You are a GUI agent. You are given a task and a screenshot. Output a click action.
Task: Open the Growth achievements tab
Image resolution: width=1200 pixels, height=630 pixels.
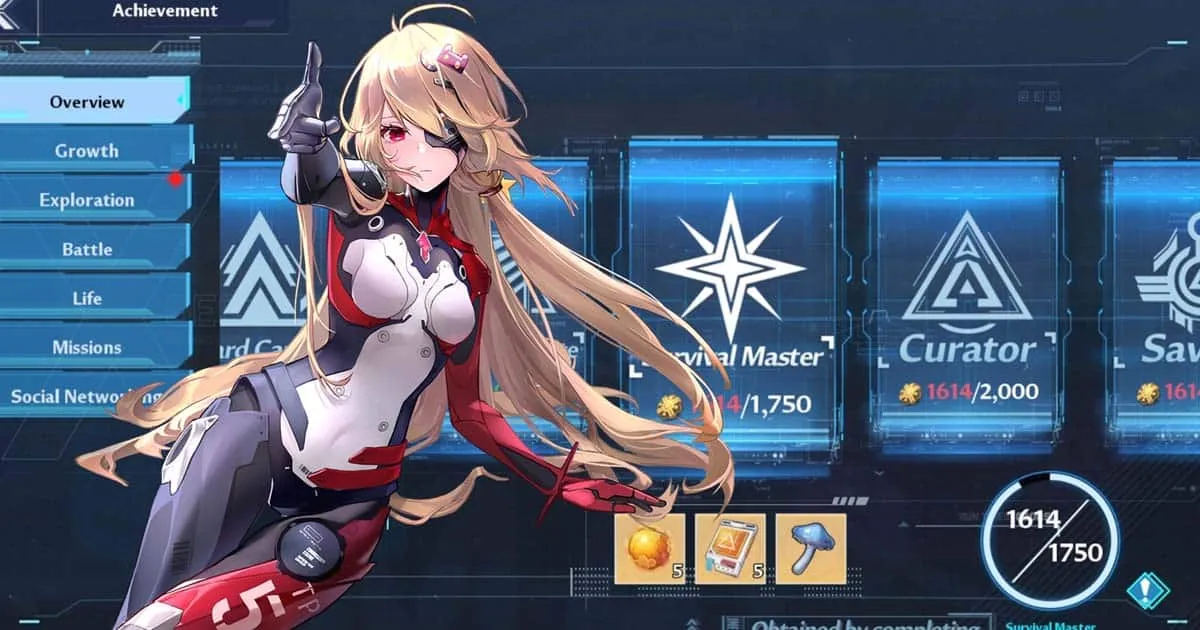click(87, 151)
